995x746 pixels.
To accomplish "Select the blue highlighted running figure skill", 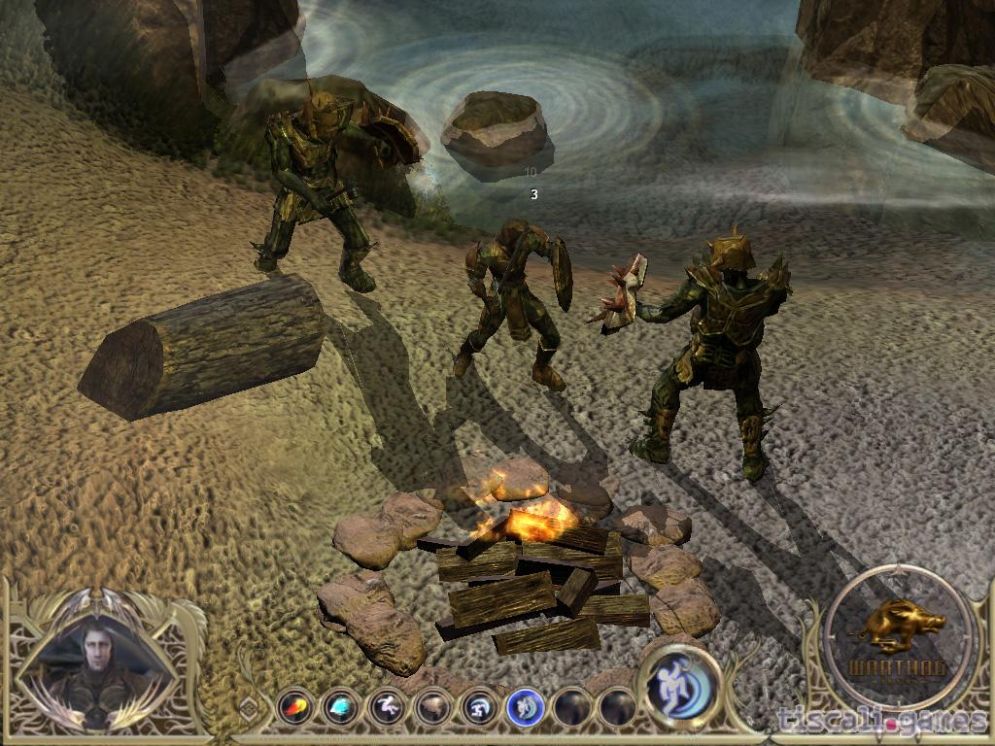I will click(x=525, y=708).
